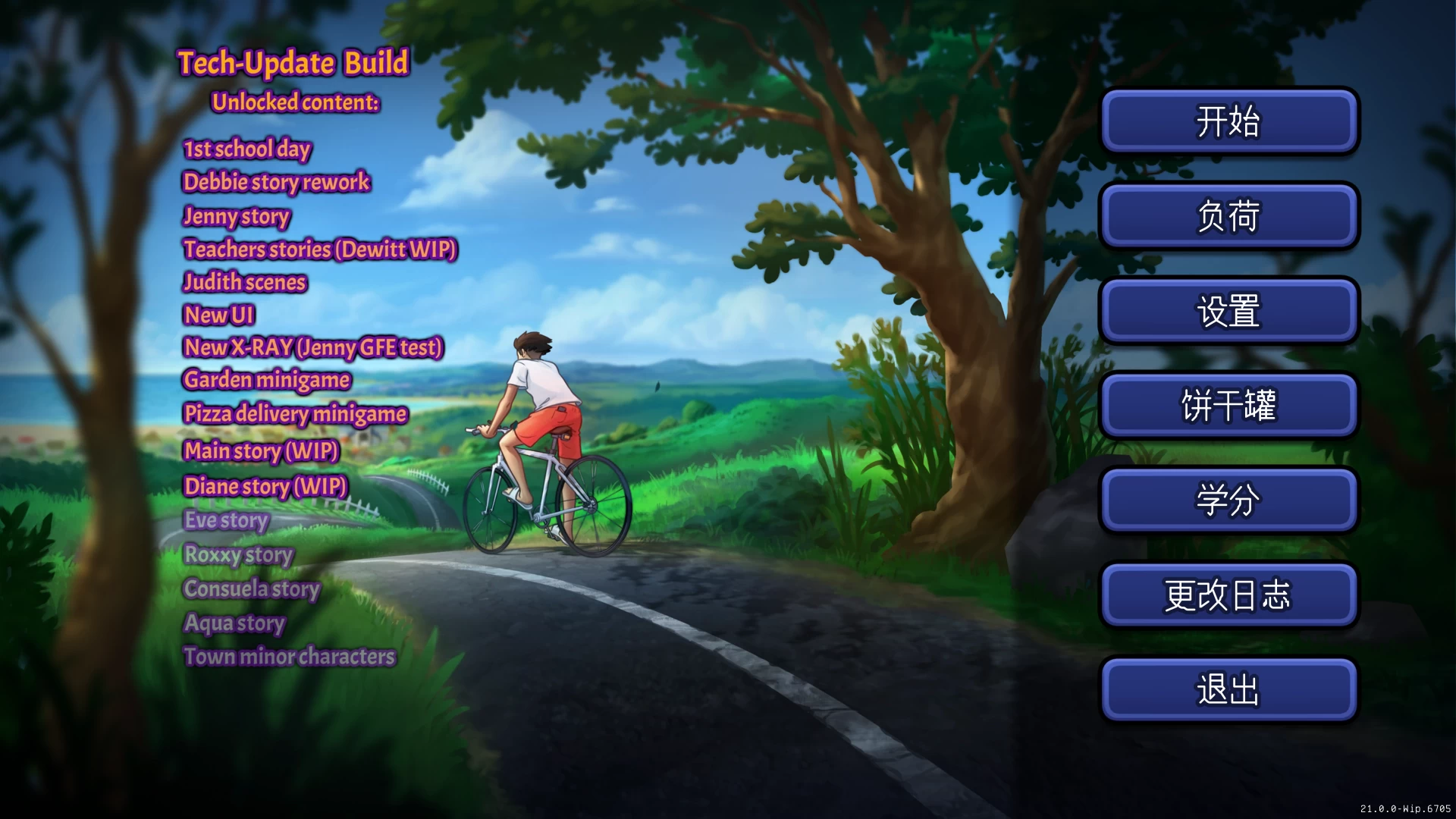Click 退出 to quit the game
The image size is (1456, 819).
1228,690
